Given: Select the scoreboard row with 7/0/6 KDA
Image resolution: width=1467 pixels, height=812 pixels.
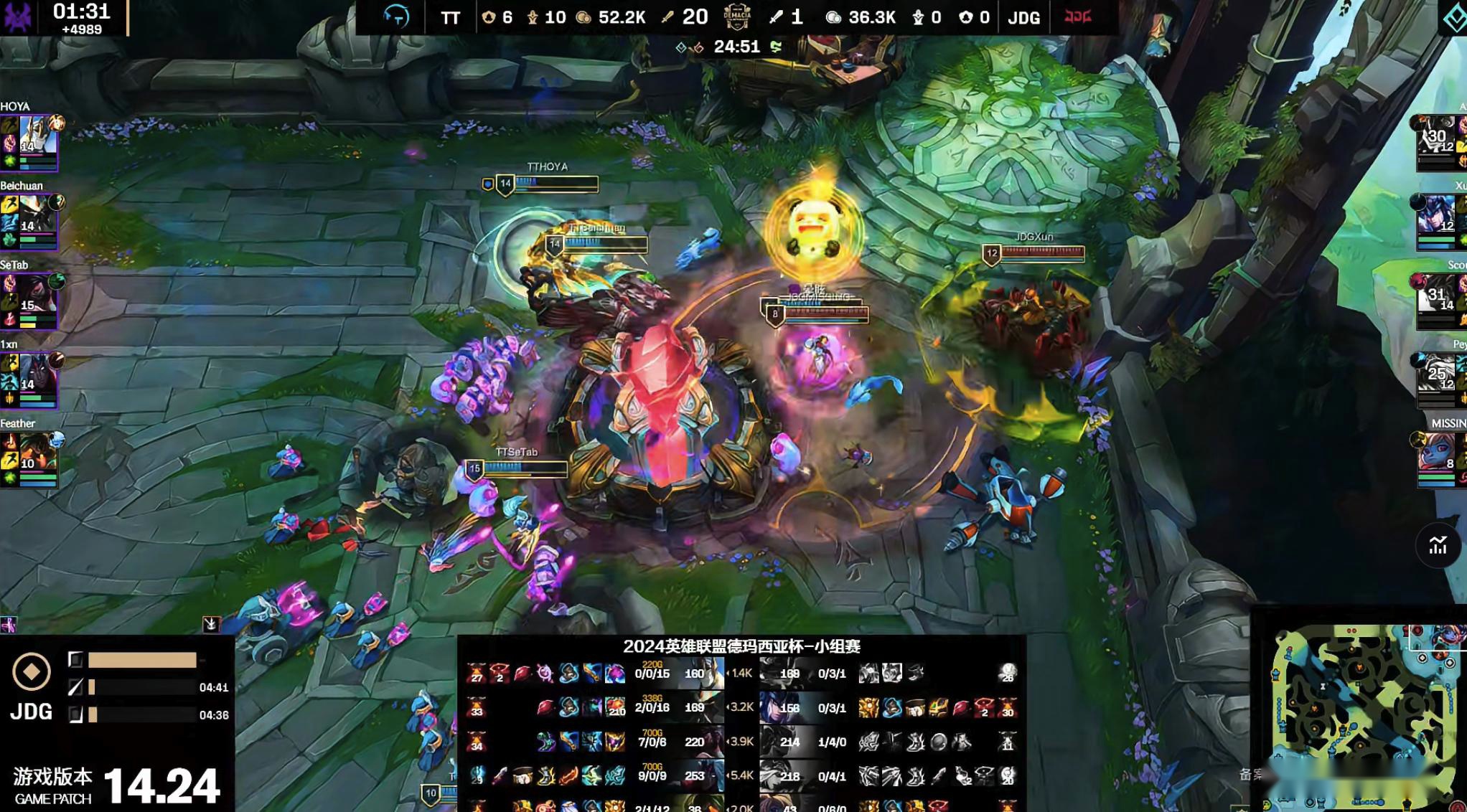Looking at the screenshot, I should 652,742.
